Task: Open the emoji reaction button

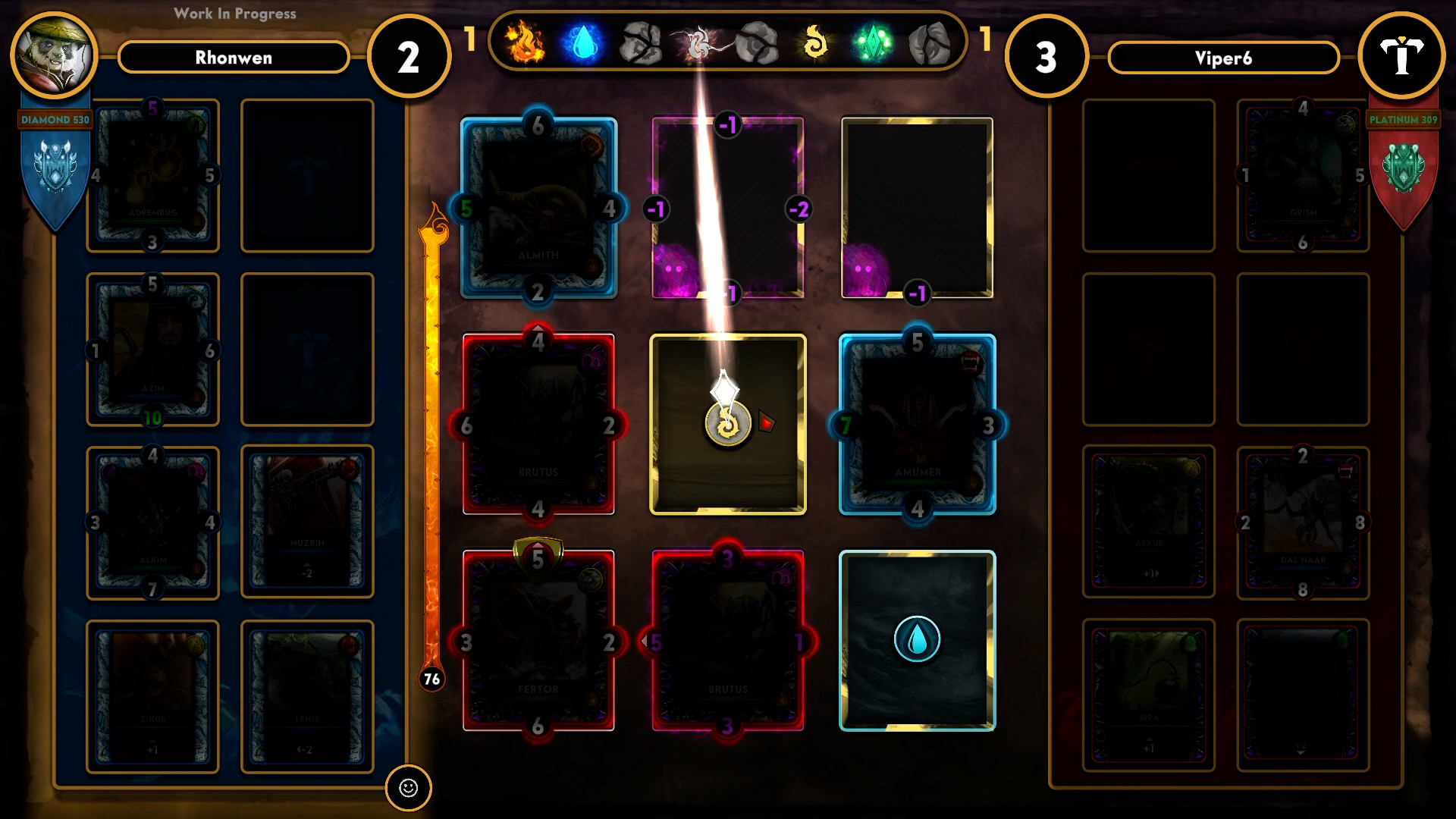Action: (x=409, y=789)
